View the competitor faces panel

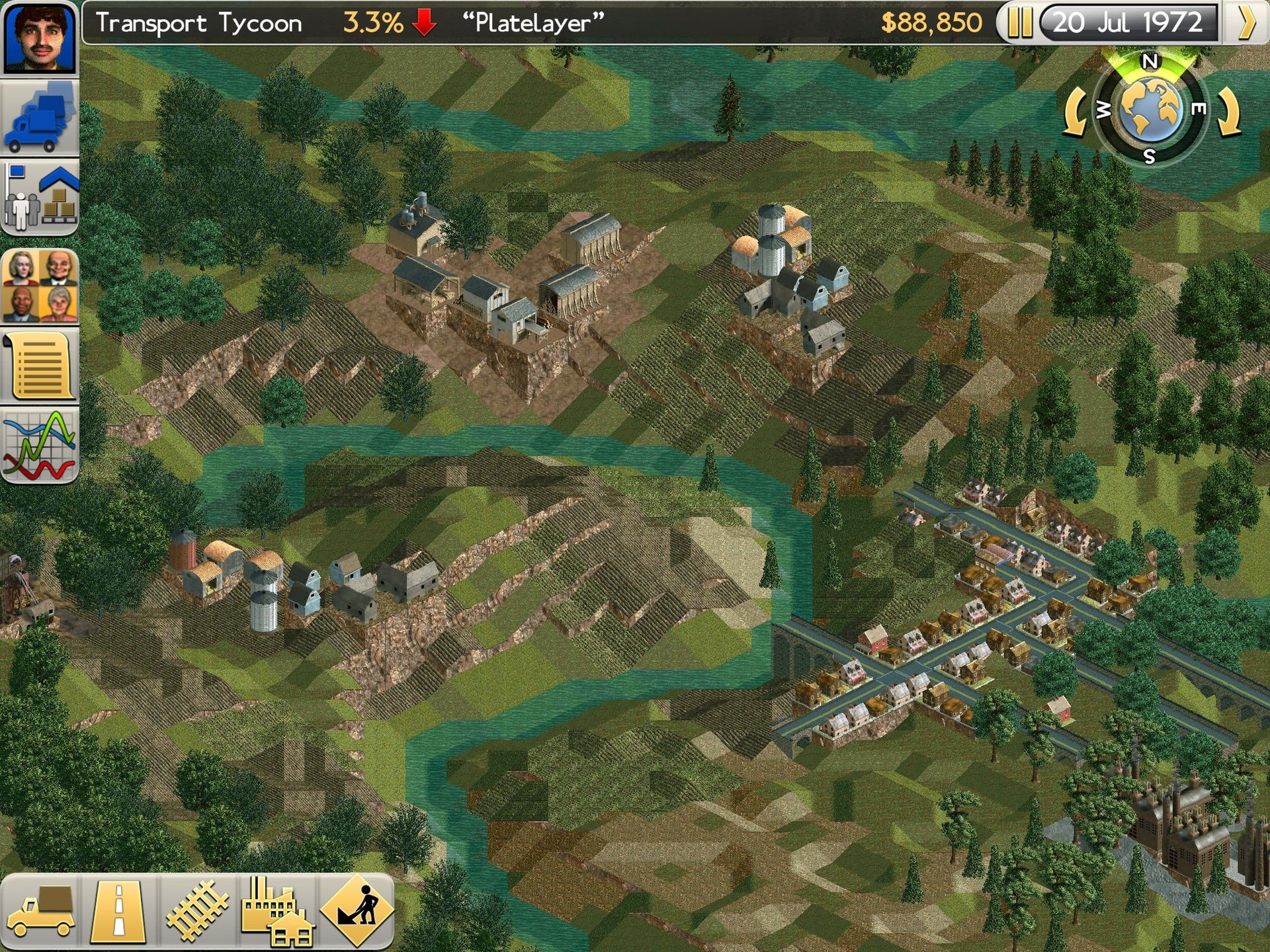pos(40,286)
